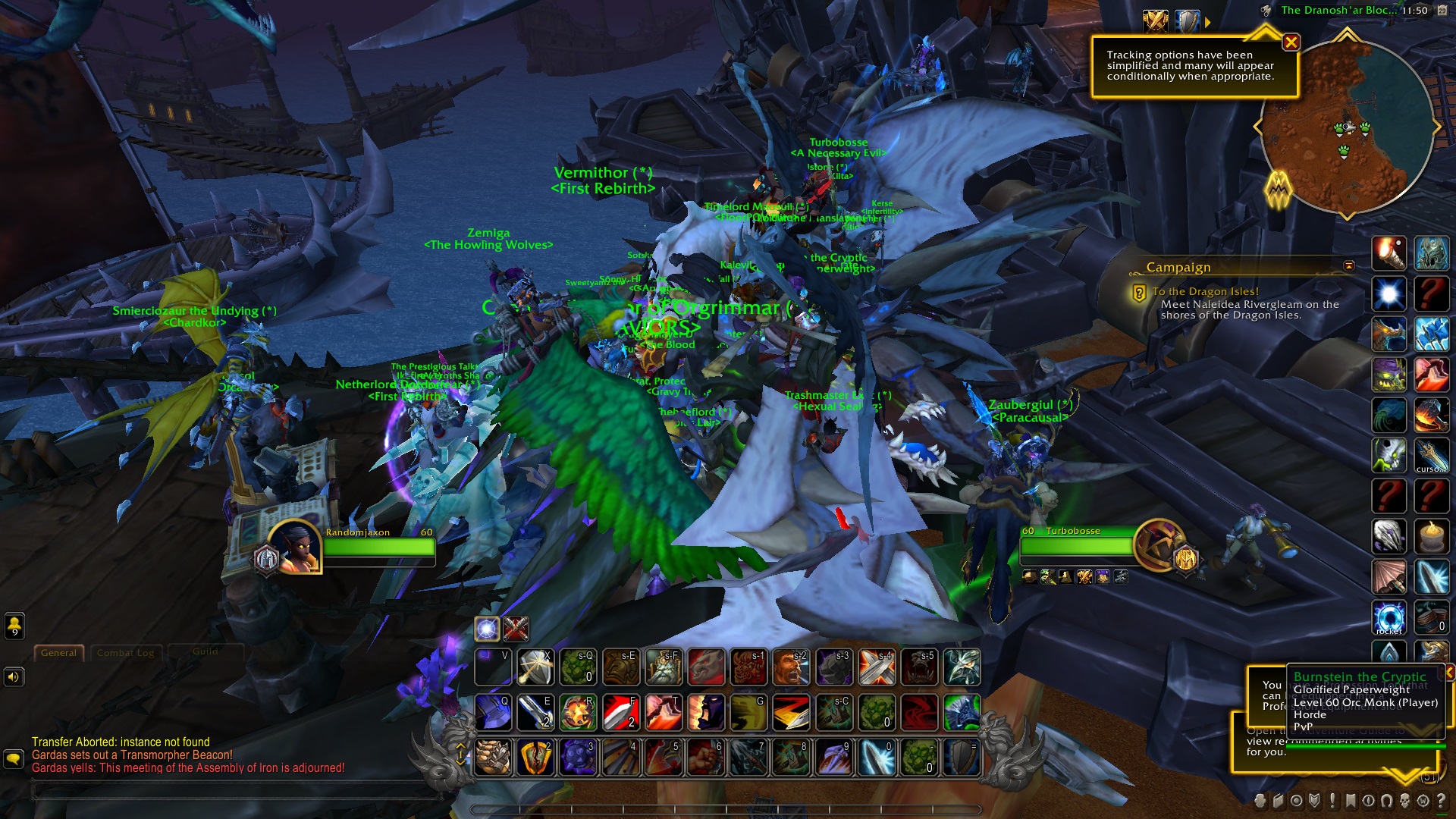Activate the fiery swirl ability on R
This screenshot has height=819, width=1456.
[578, 713]
